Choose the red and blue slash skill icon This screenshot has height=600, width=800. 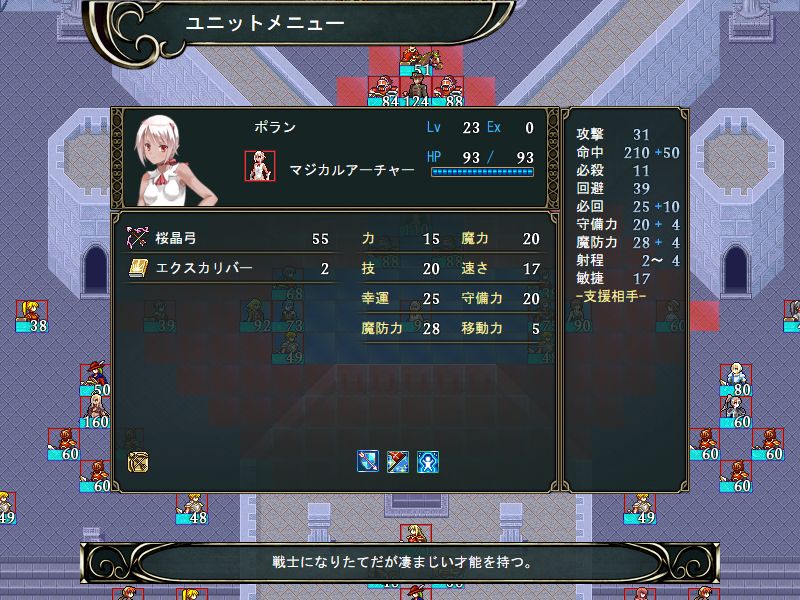[x=398, y=462]
